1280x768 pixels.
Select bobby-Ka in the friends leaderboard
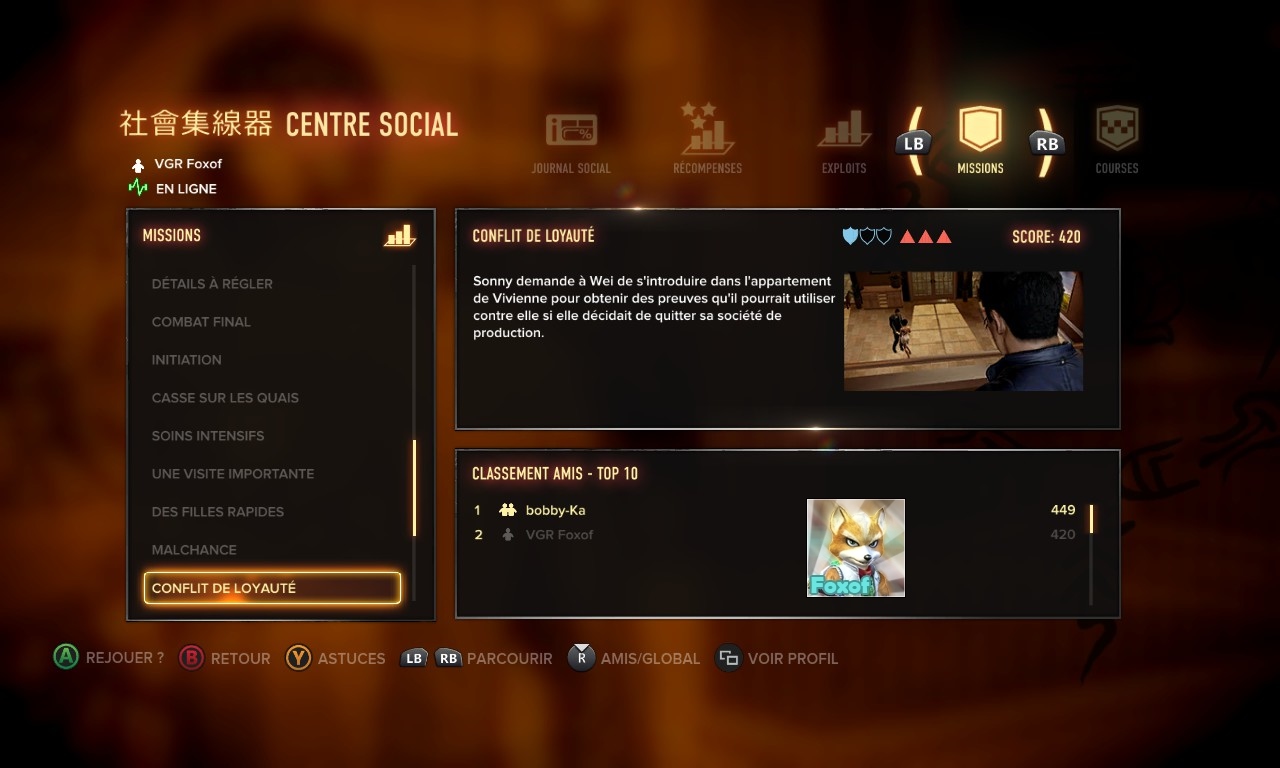555,510
